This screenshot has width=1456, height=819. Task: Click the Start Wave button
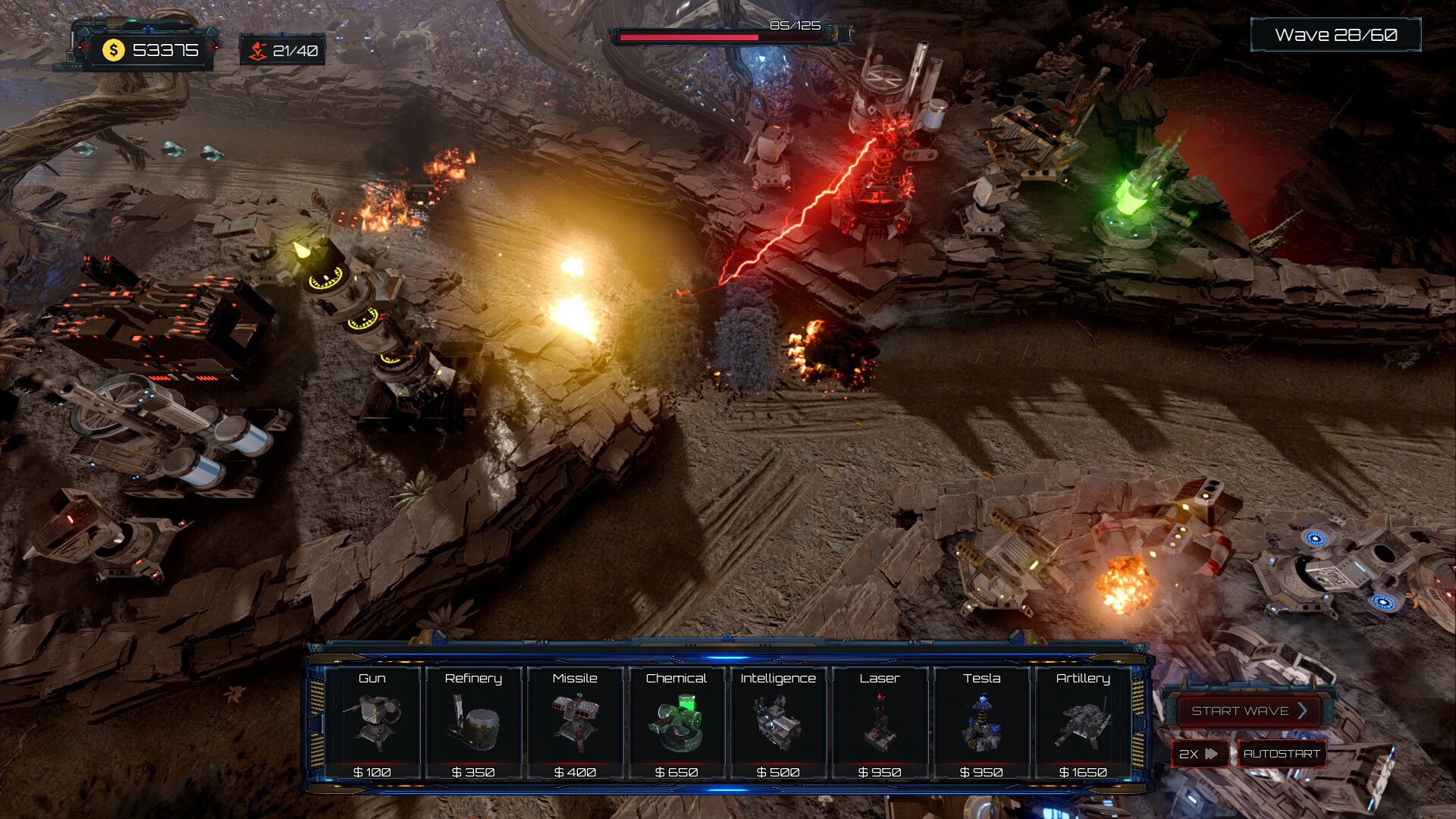tap(1248, 711)
